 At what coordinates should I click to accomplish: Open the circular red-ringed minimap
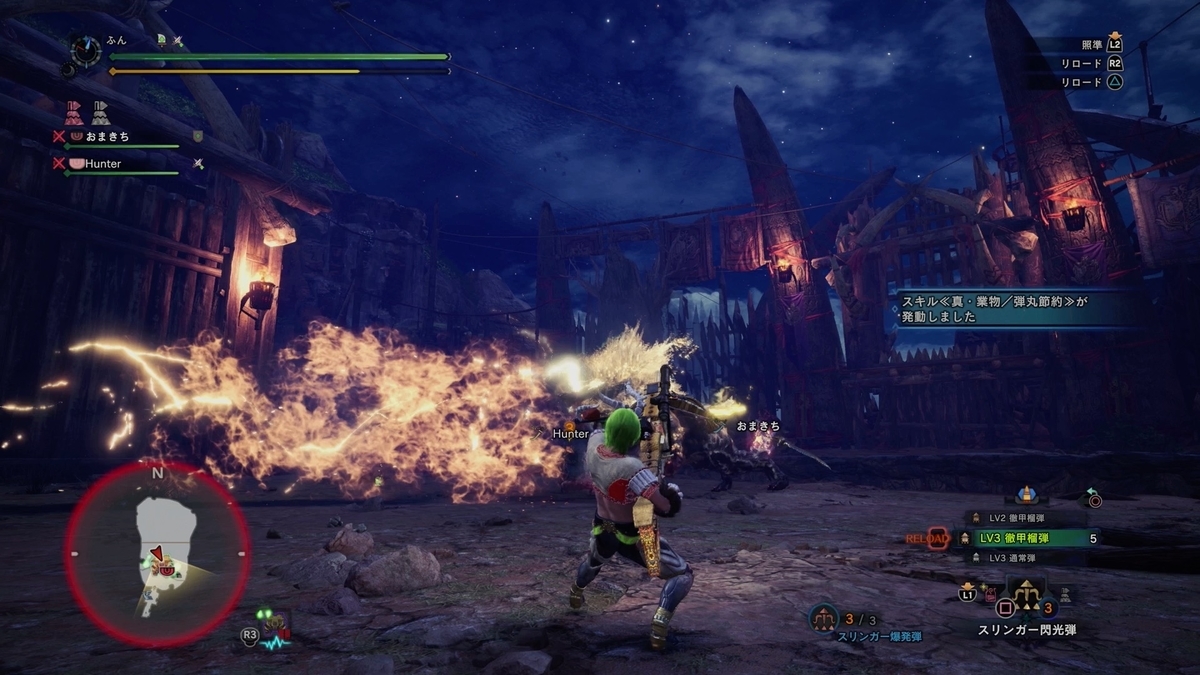[157, 553]
